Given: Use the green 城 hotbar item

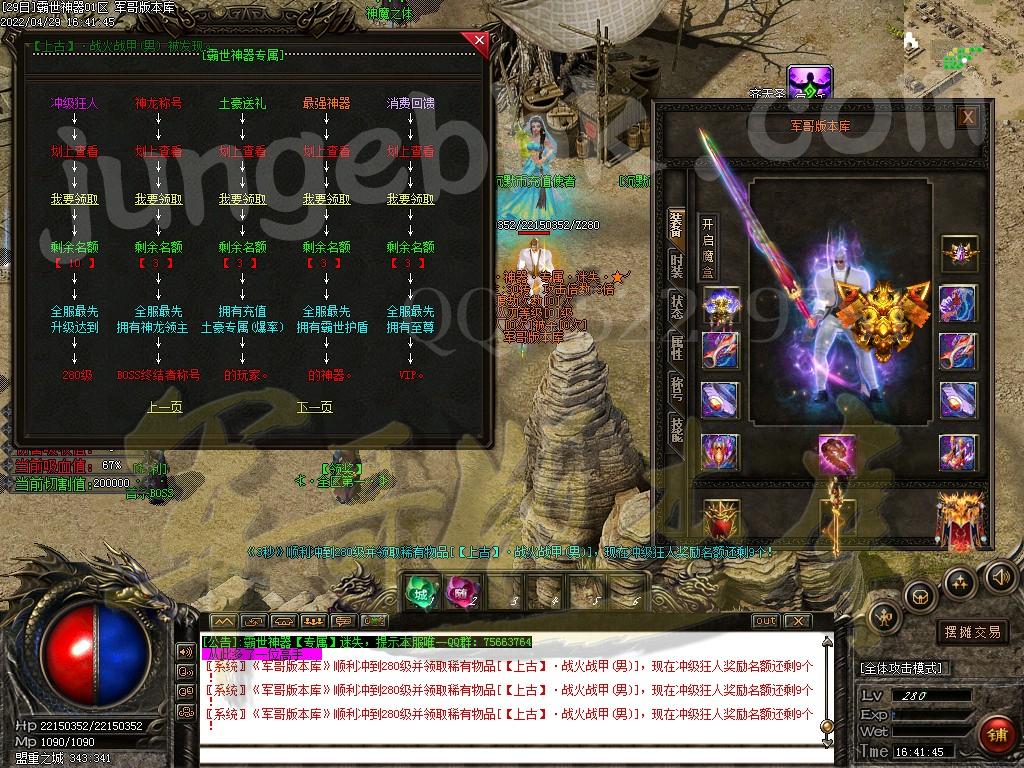Looking at the screenshot, I should click(421, 591).
